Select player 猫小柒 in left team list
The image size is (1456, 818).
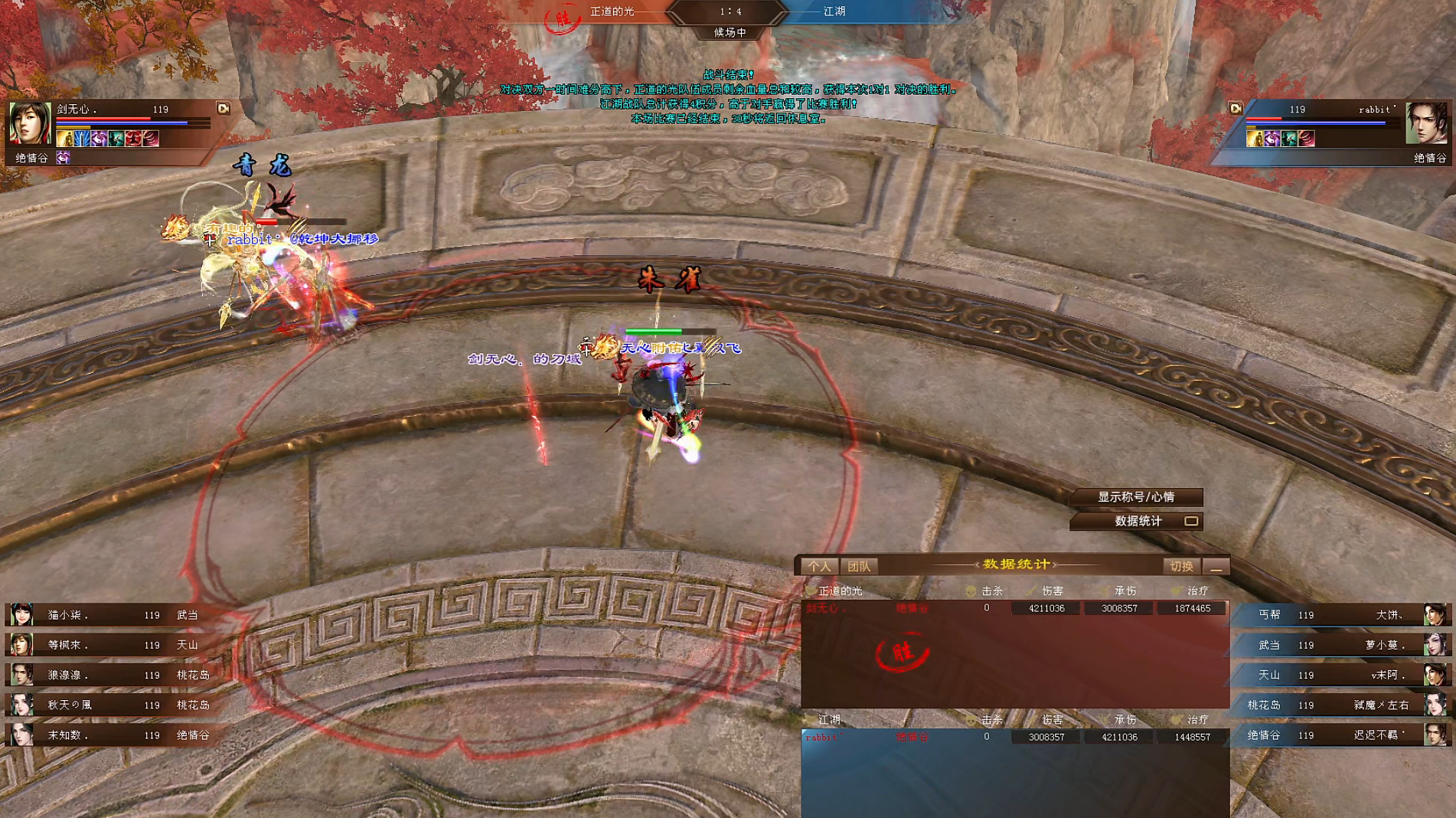(115, 615)
